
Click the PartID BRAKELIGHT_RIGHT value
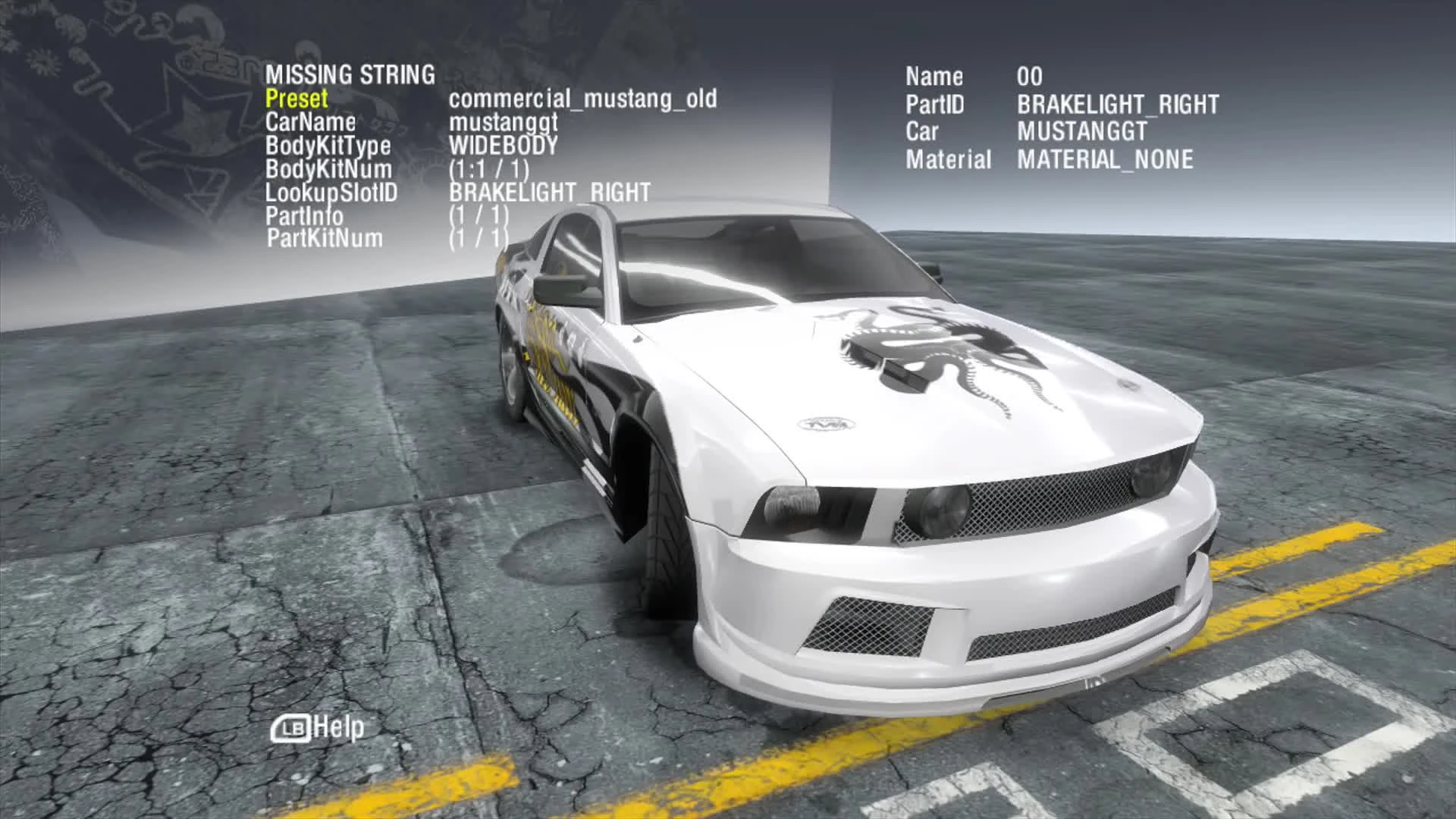coord(1117,103)
